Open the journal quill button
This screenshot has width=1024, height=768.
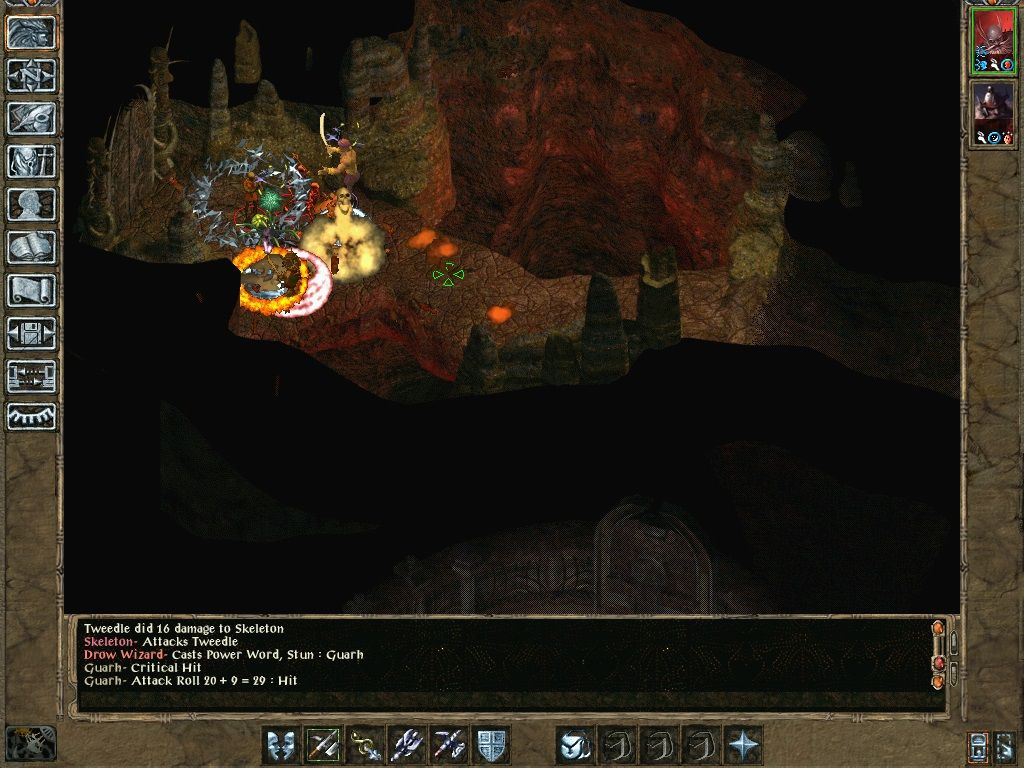[31, 118]
